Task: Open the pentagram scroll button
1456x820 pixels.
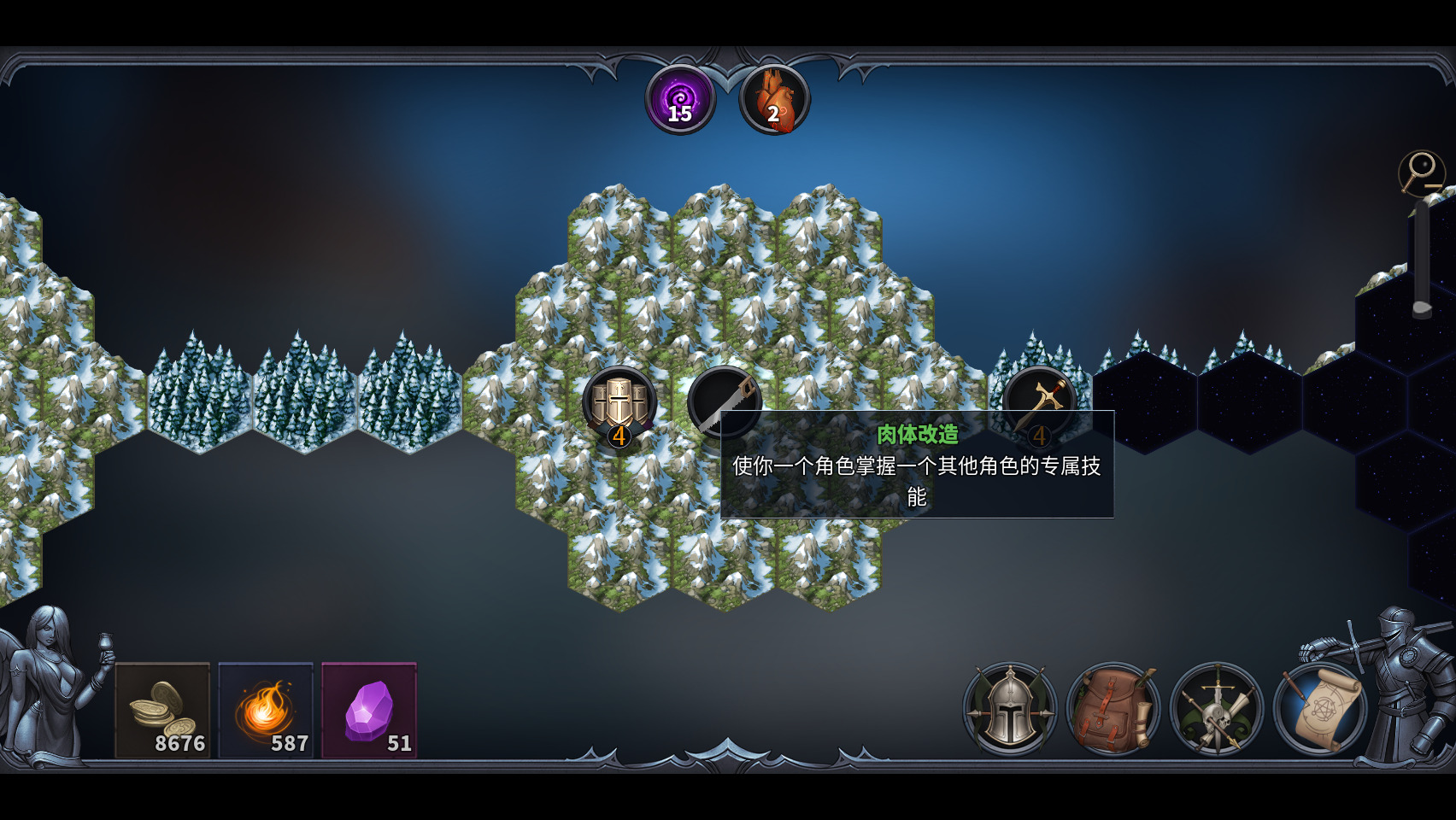Action: pos(1320,709)
